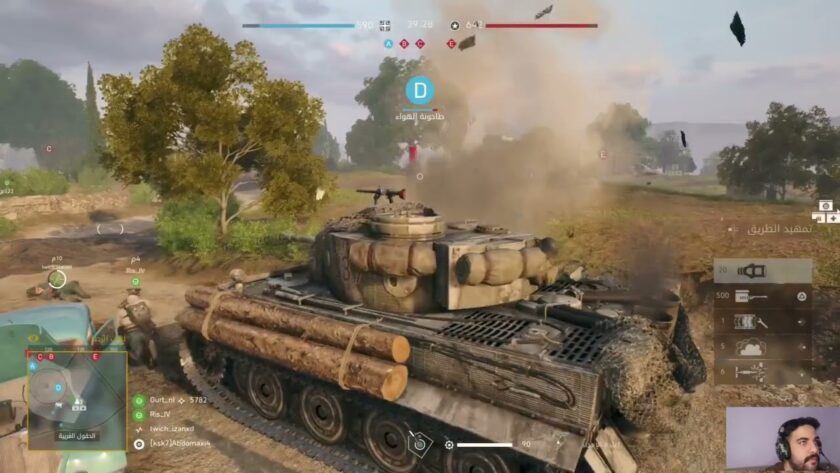Choose the tank repair wrench slot
Image resolution: width=840 pixels, height=473 pixels.
point(763,322)
